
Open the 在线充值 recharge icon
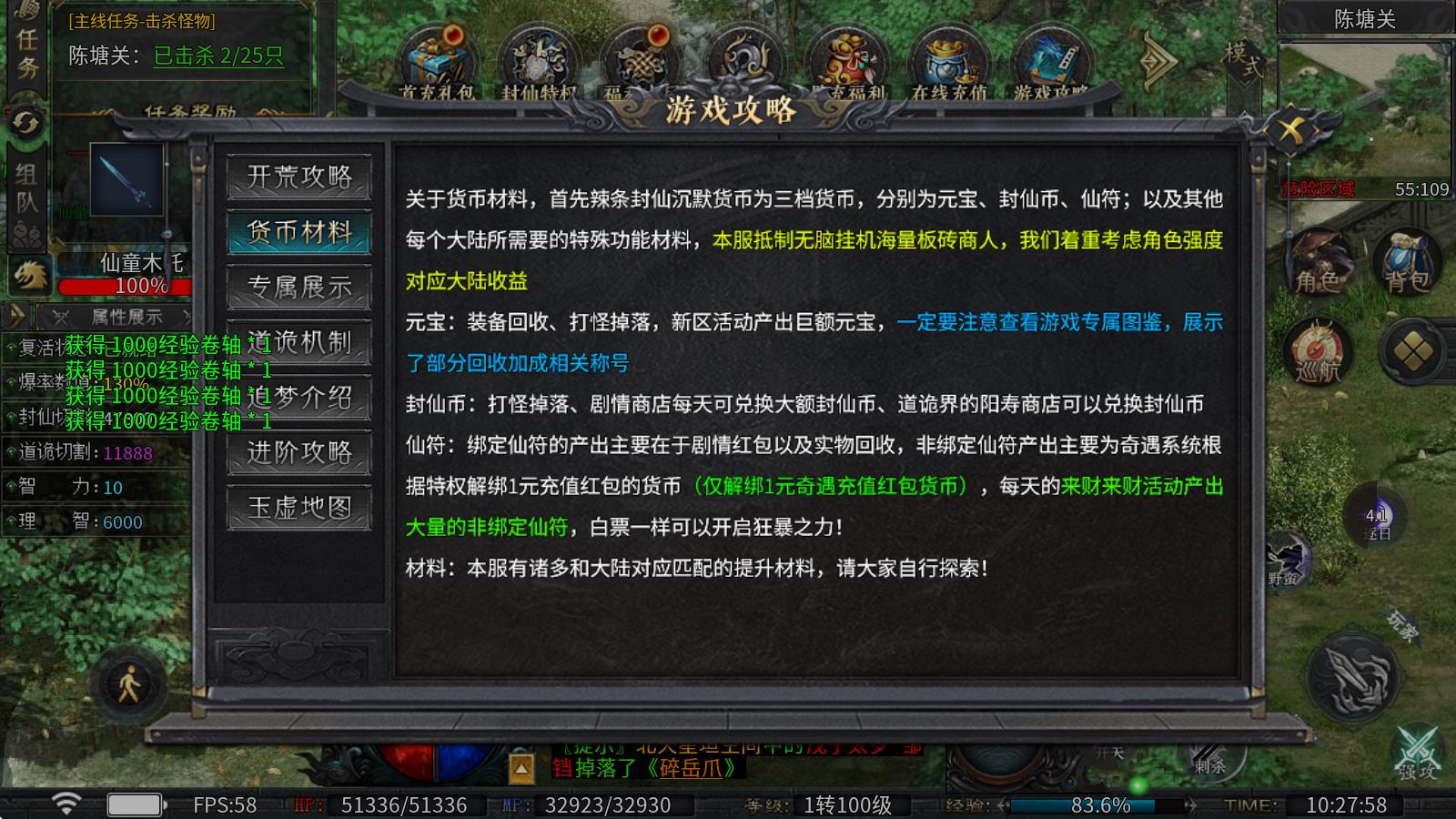coord(948,57)
